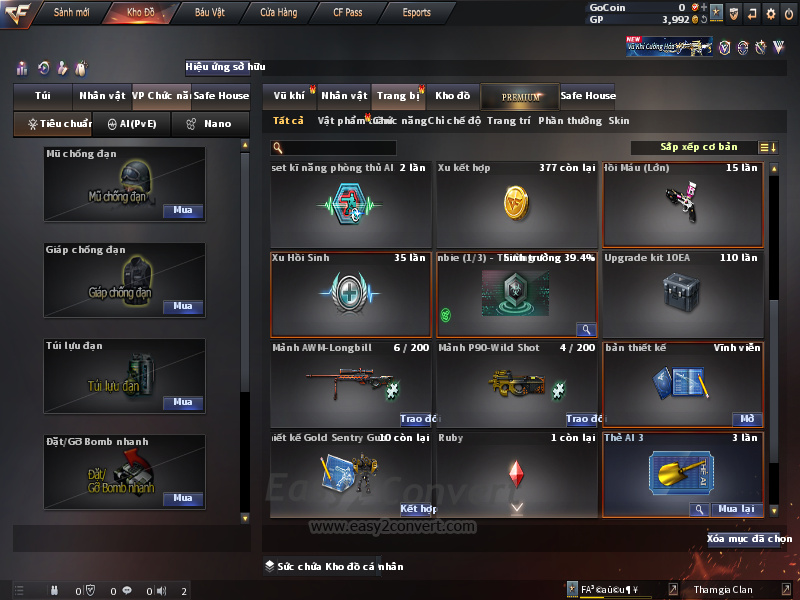Switch to the Báu Vật tab
The image size is (800, 600).
click(209, 13)
